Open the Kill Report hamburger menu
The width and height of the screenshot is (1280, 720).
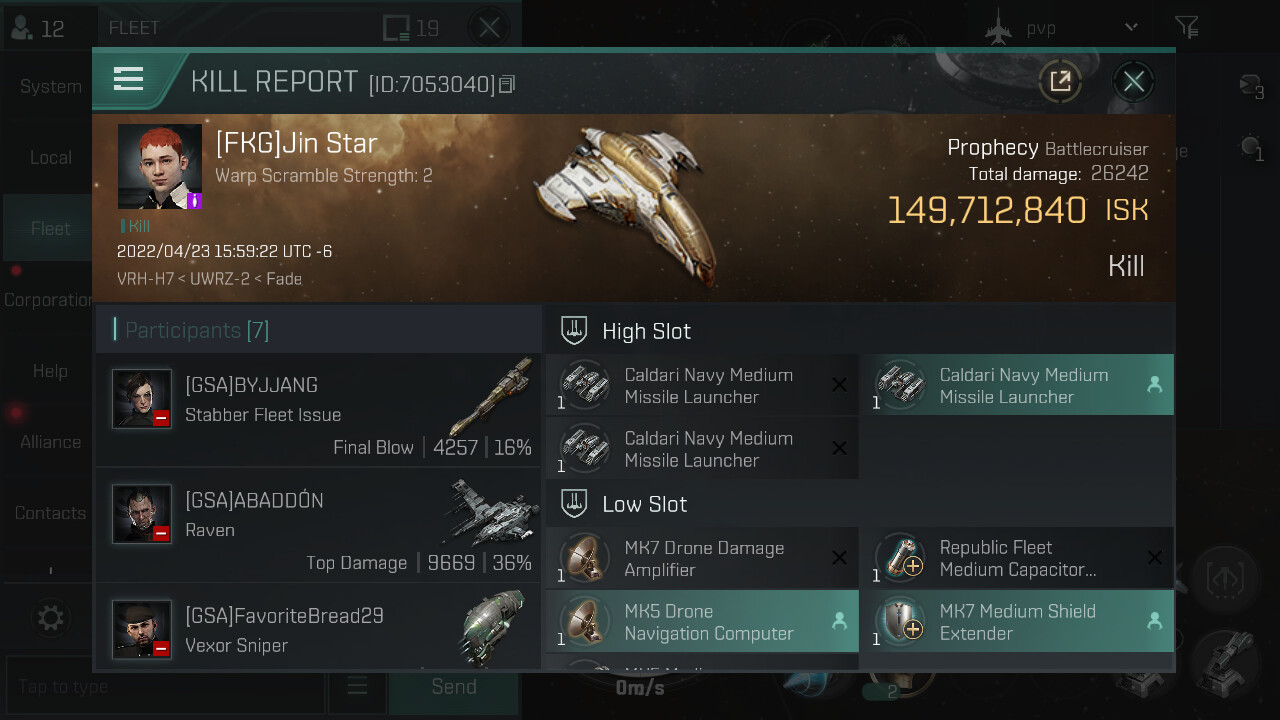pos(129,79)
